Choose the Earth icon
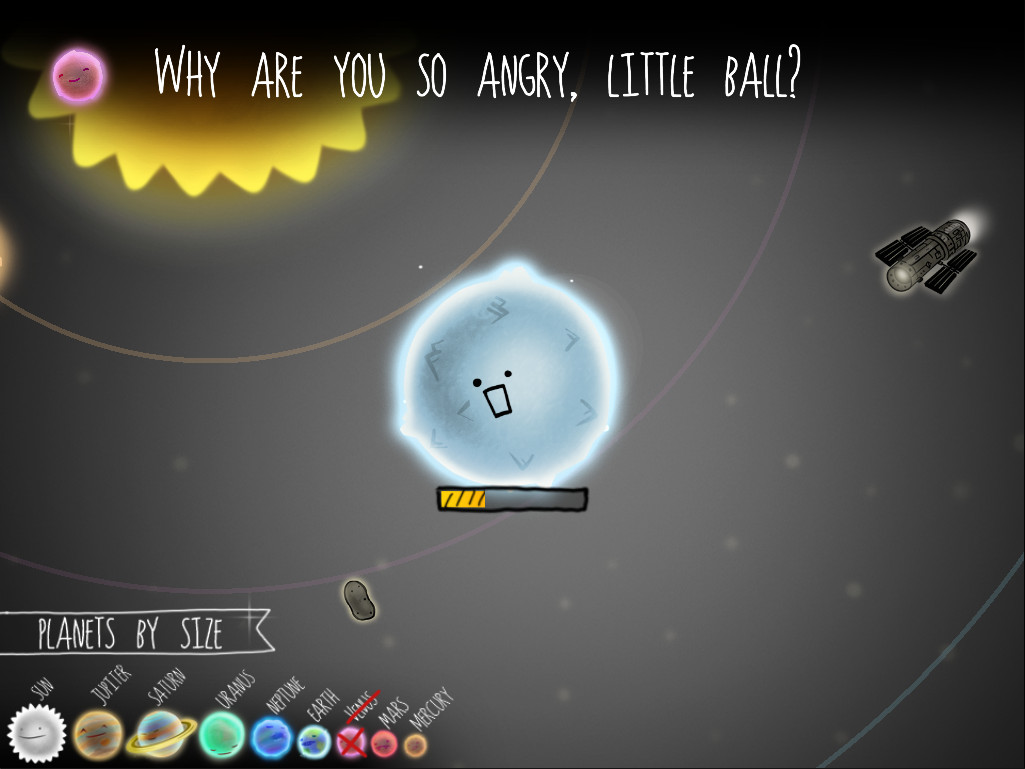The width and height of the screenshot is (1025, 769). click(314, 741)
